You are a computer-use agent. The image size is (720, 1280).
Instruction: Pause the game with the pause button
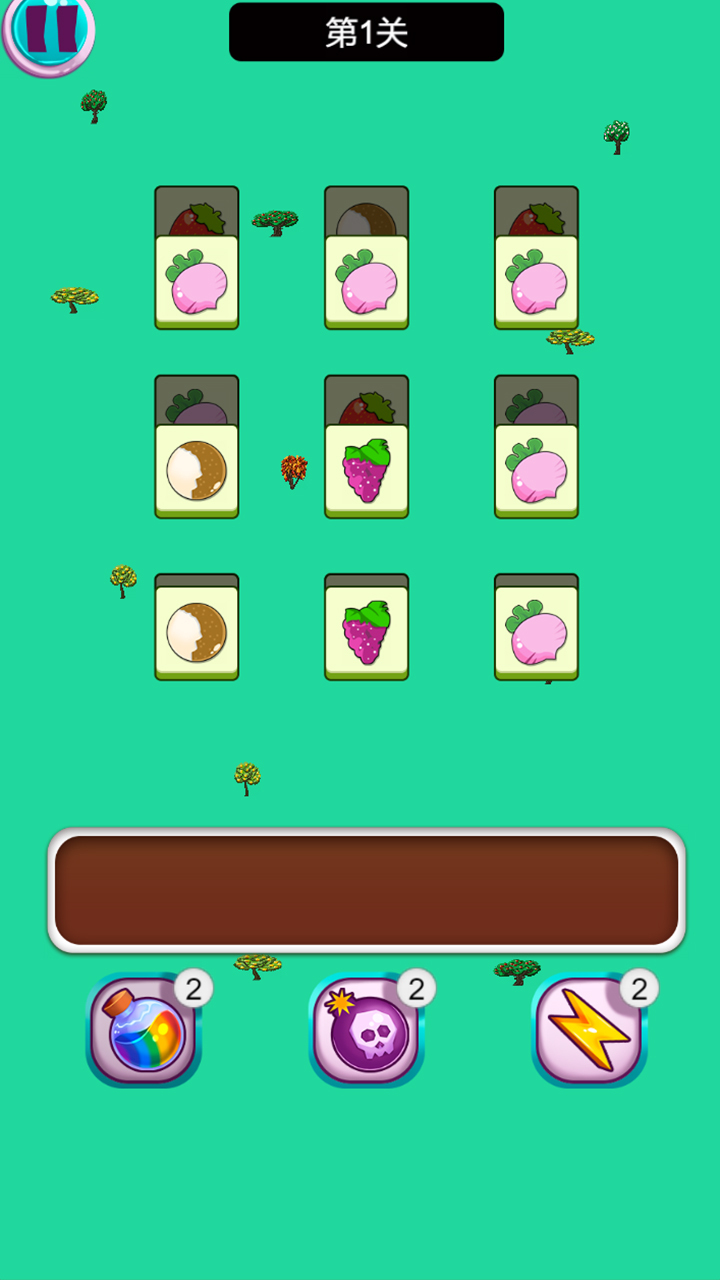(x=48, y=30)
